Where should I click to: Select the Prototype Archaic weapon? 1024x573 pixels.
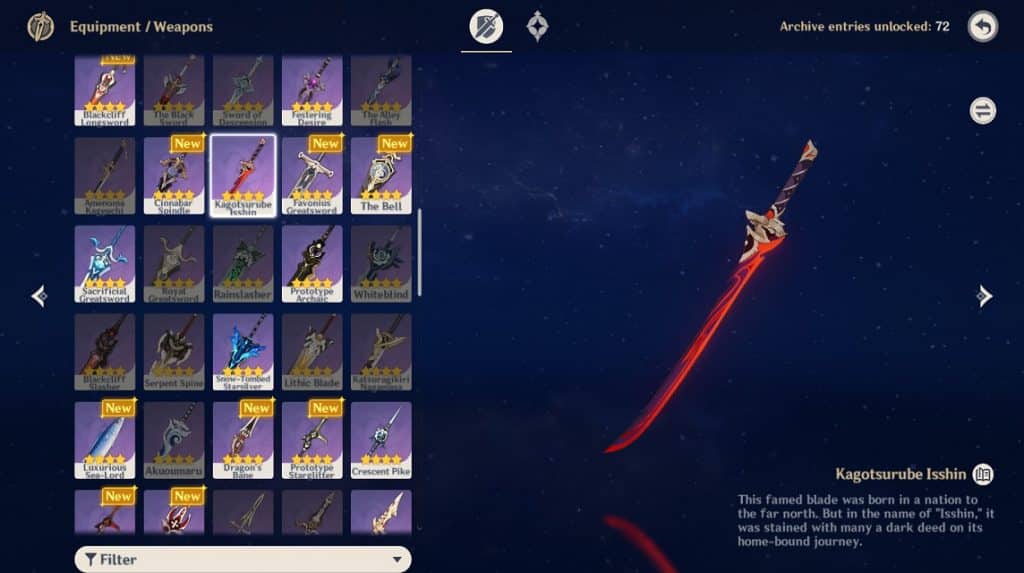[312, 263]
